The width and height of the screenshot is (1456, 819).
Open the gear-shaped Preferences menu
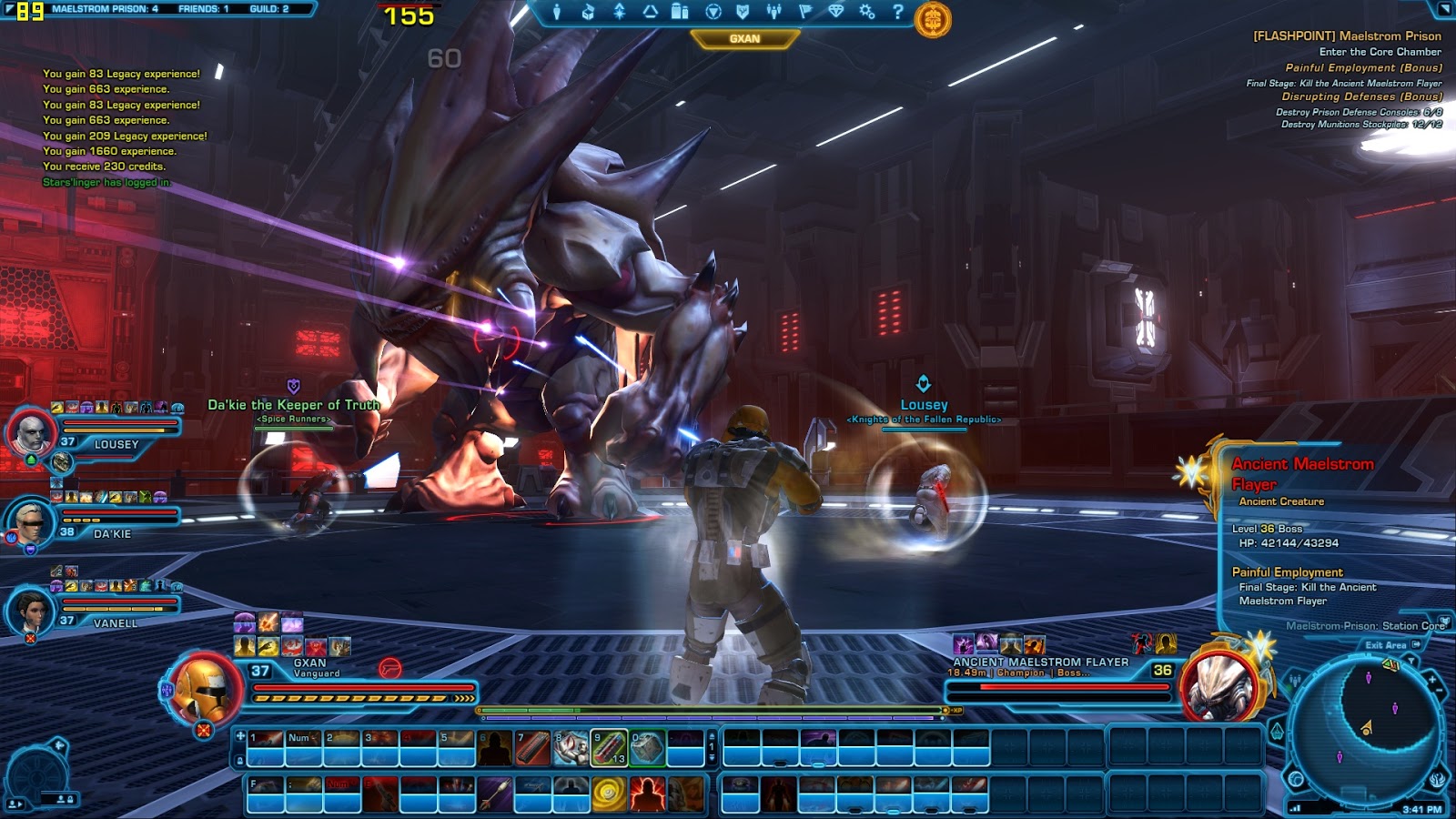[866, 12]
